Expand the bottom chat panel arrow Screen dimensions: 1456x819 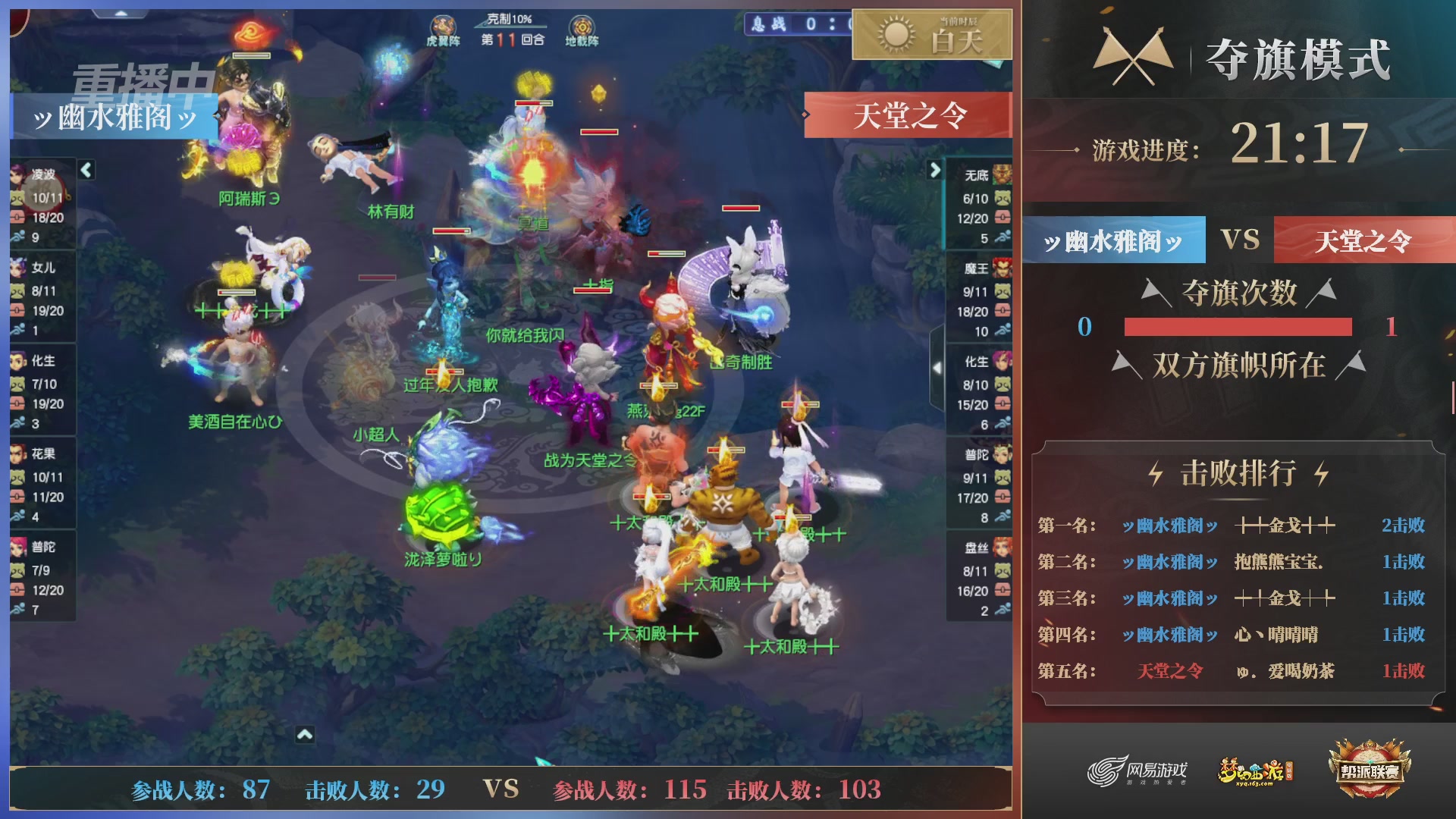[306, 734]
